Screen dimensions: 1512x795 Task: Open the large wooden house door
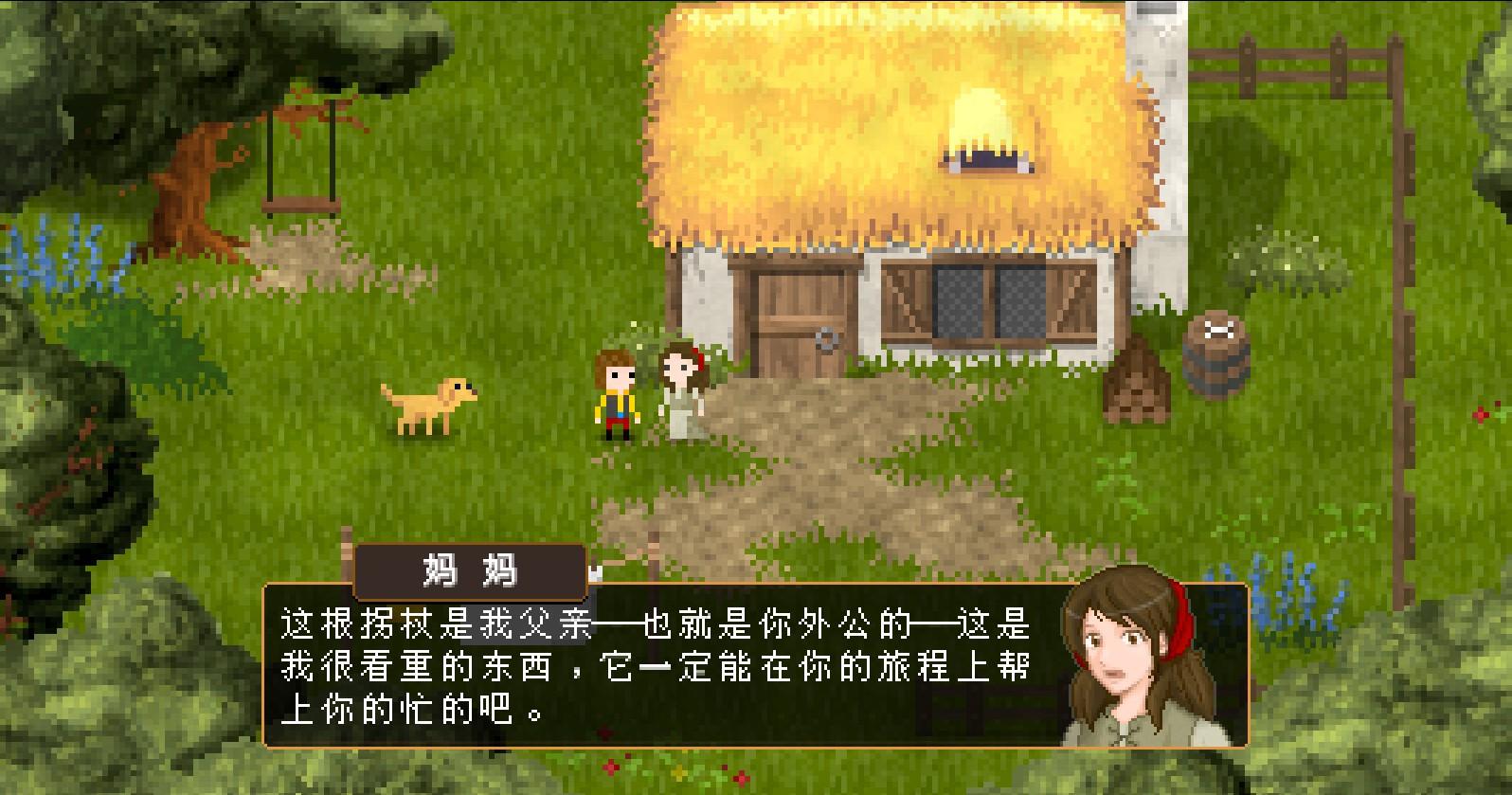[x=803, y=317]
